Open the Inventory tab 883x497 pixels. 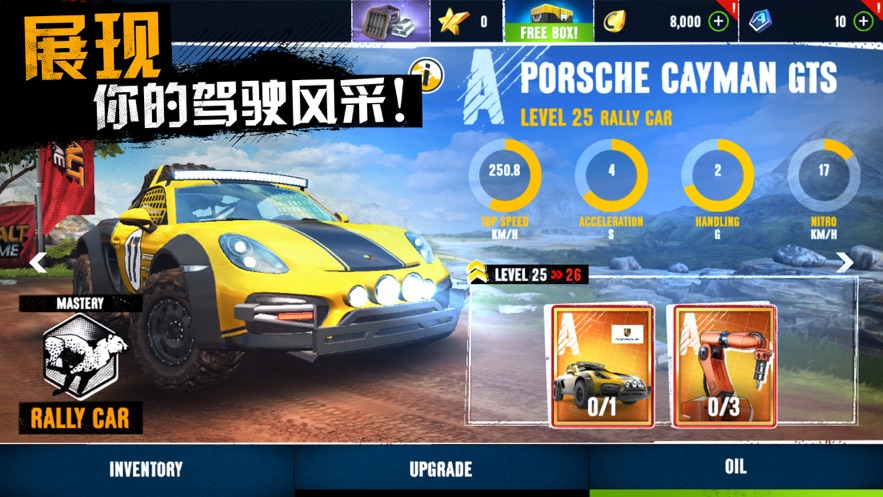click(x=146, y=469)
